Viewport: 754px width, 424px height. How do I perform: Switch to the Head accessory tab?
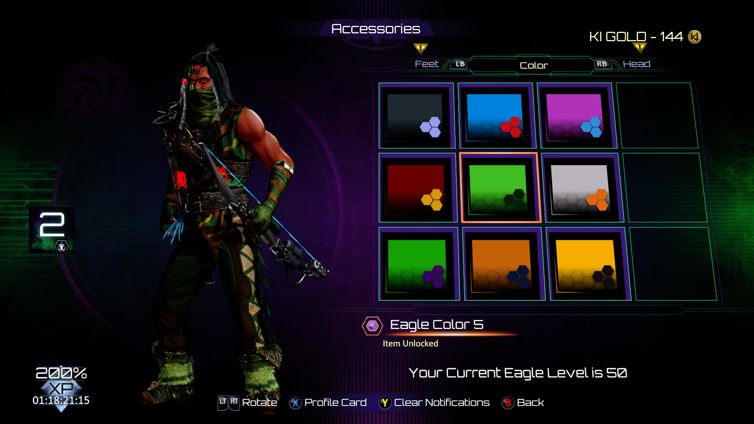(x=637, y=64)
